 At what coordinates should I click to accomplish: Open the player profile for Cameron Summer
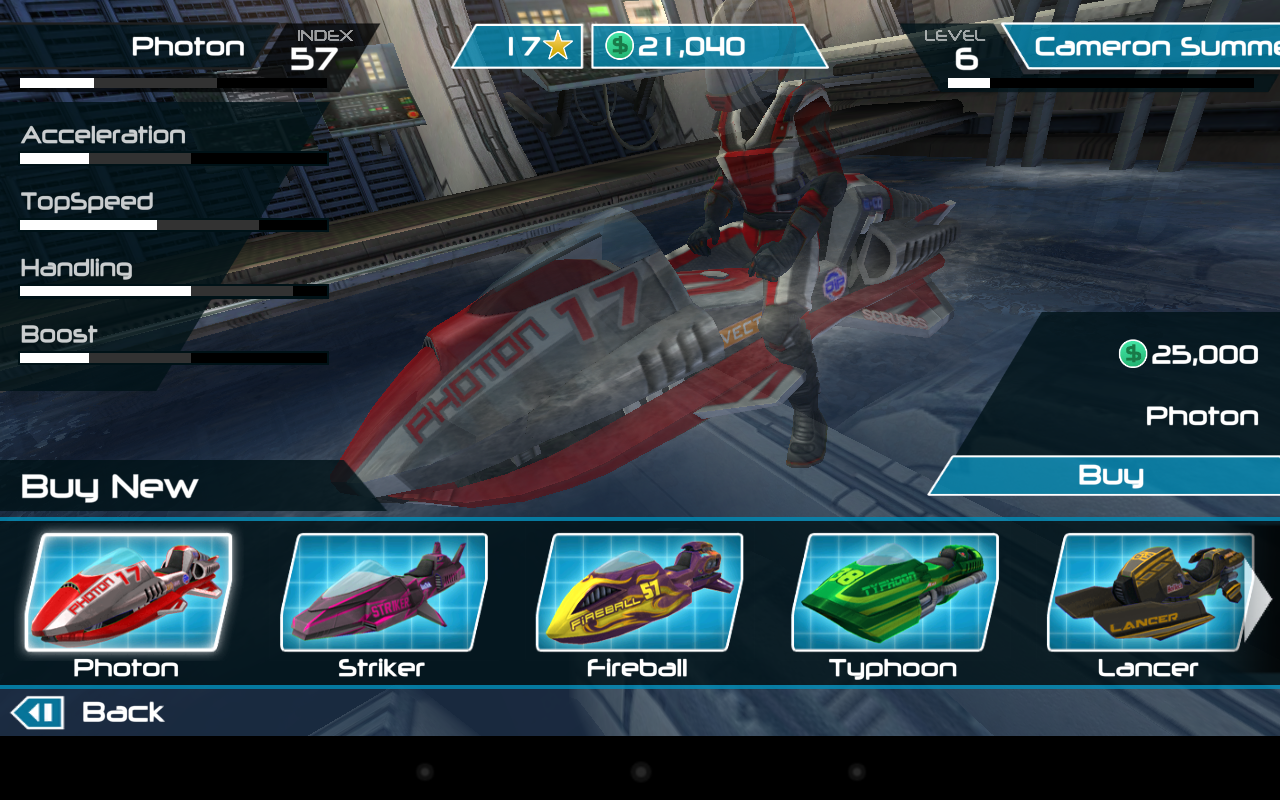pyautogui.click(x=1150, y=46)
